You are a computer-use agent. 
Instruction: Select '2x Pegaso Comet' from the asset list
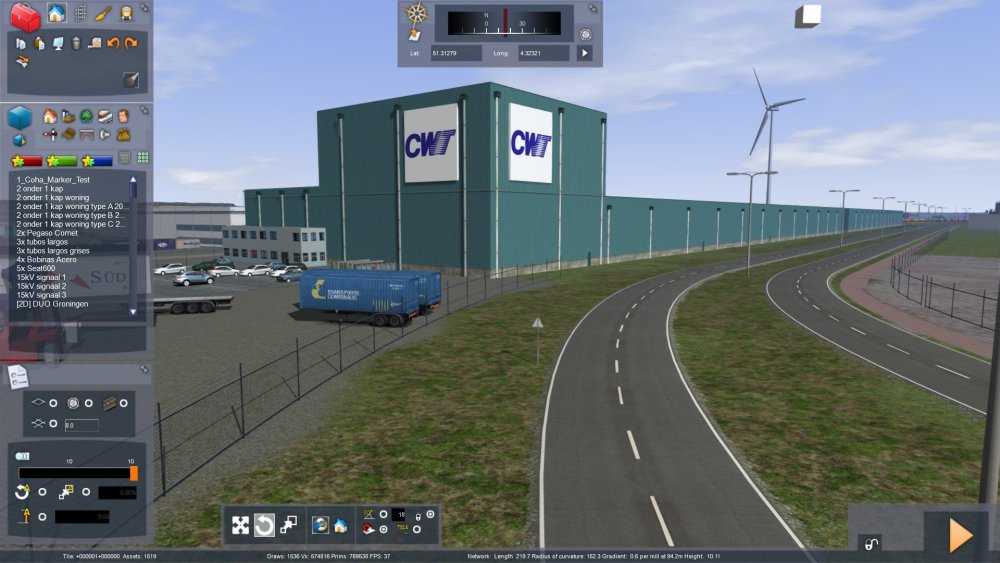[45, 232]
